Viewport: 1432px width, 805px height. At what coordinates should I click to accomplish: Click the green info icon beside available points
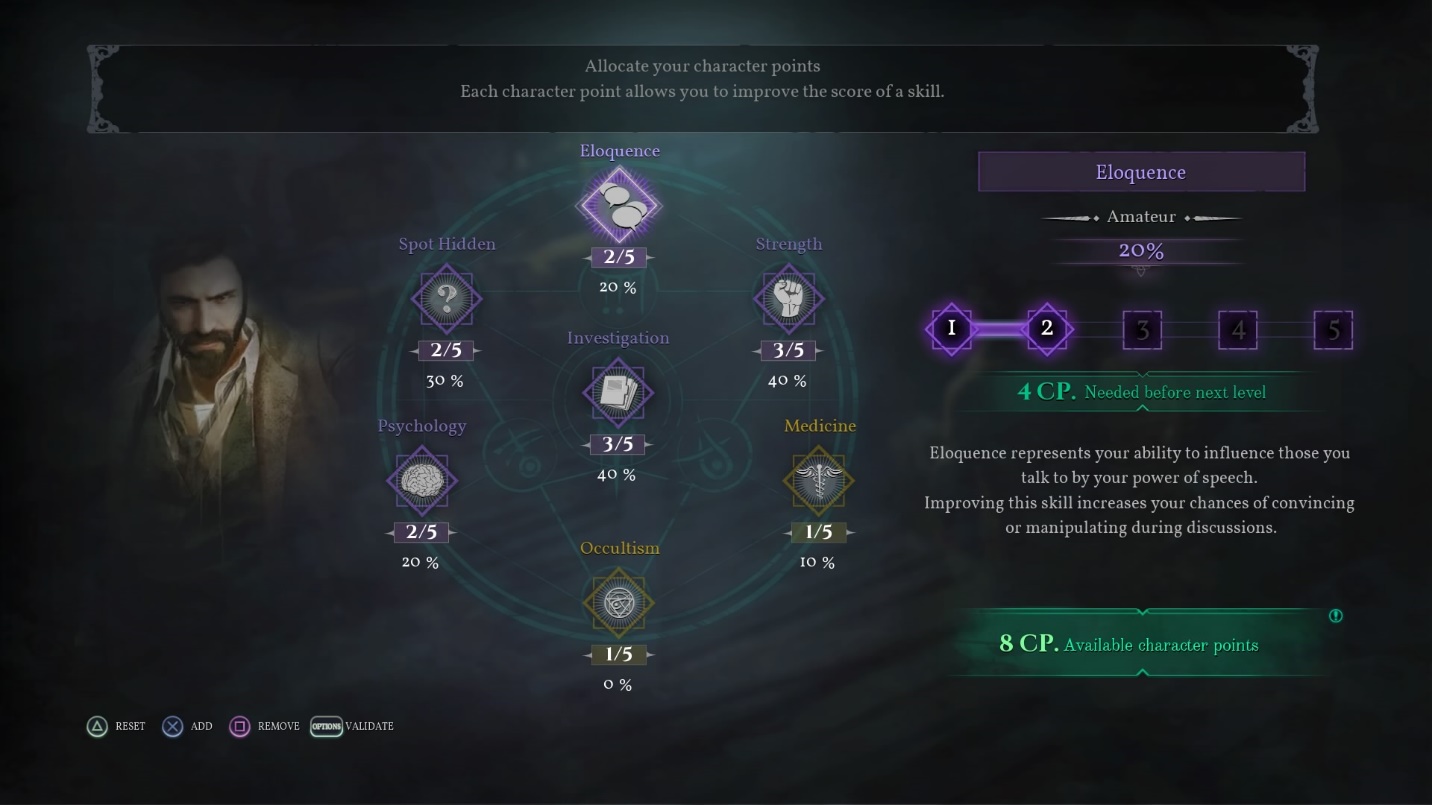click(x=1335, y=616)
